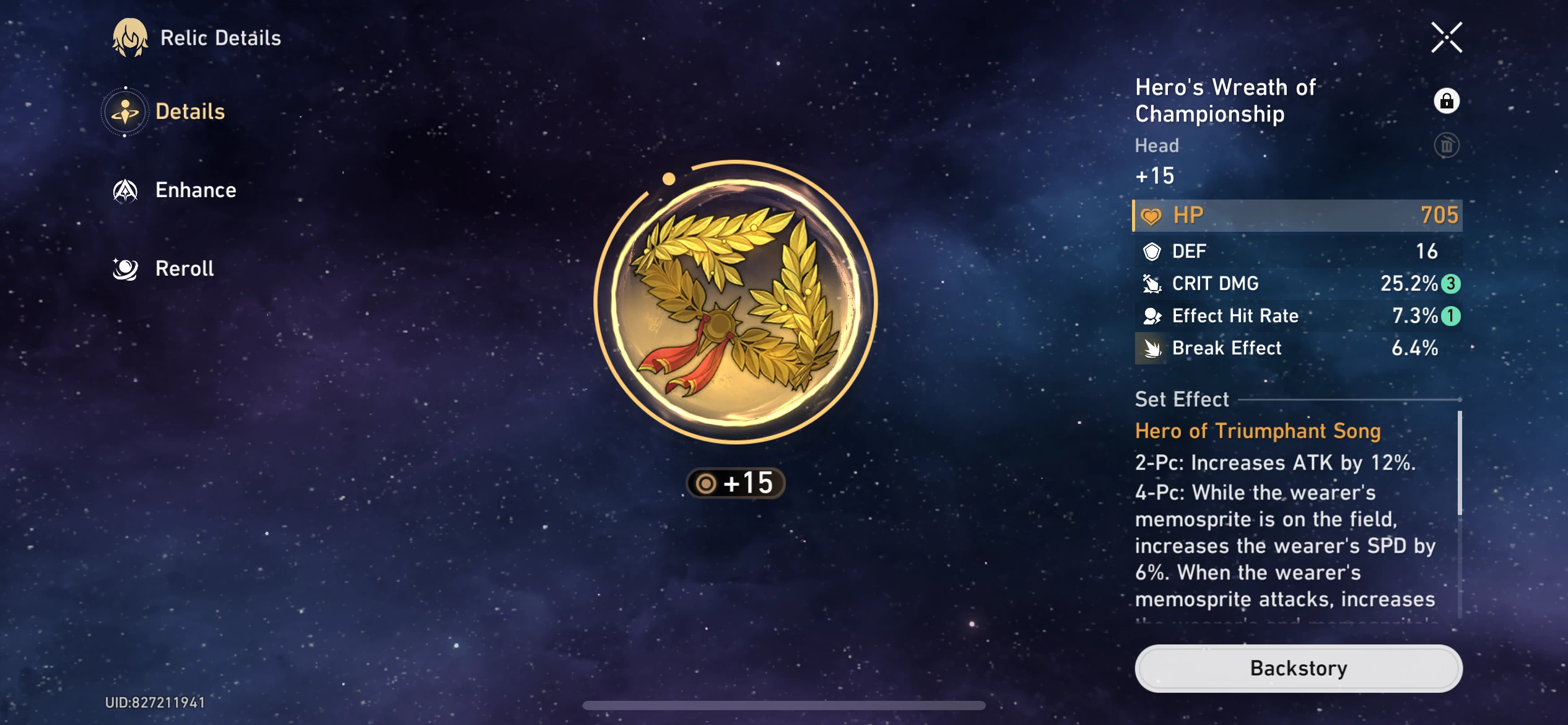Toggle the discard marker on the relic

pos(1448,145)
